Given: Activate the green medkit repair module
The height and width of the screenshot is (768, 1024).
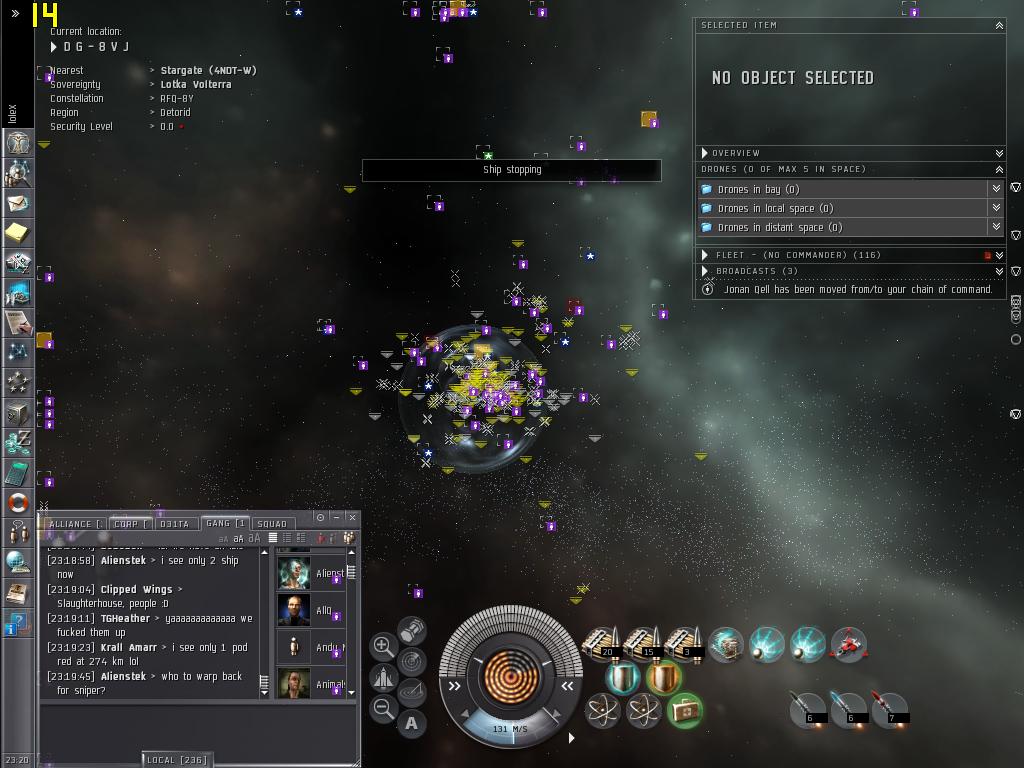Looking at the screenshot, I should (685, 710).
